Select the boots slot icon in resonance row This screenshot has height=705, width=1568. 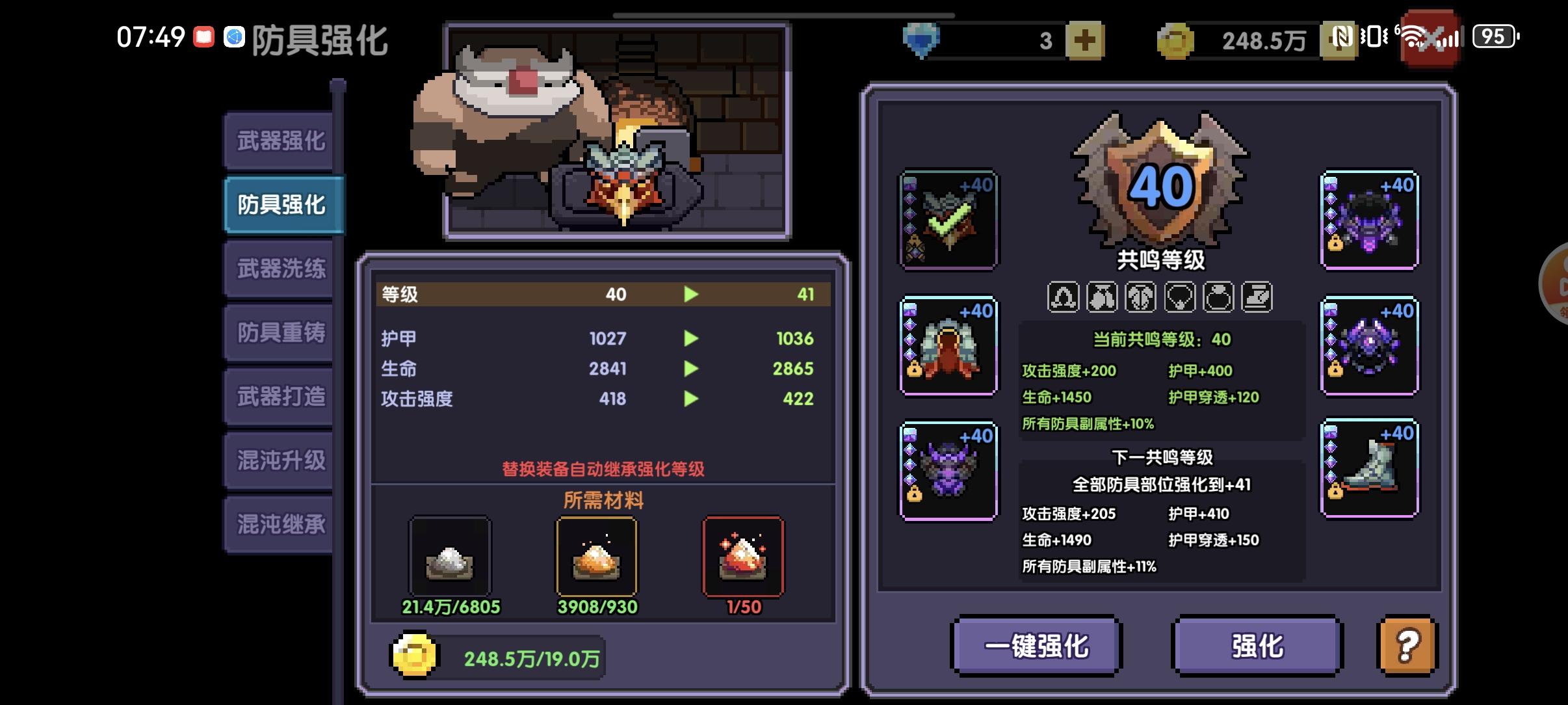pos(1258,297)
